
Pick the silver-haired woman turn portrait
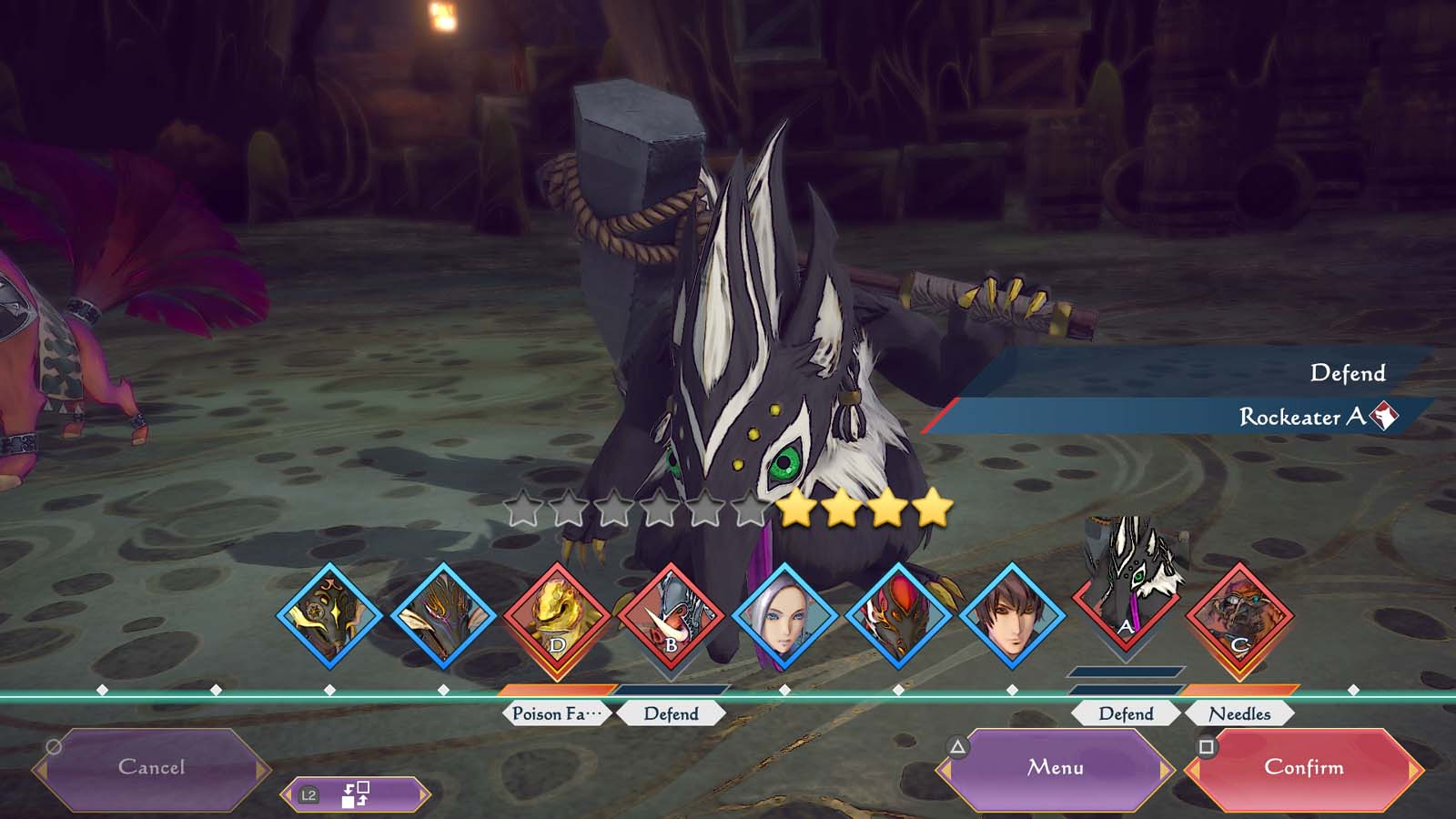coord(784,619)
